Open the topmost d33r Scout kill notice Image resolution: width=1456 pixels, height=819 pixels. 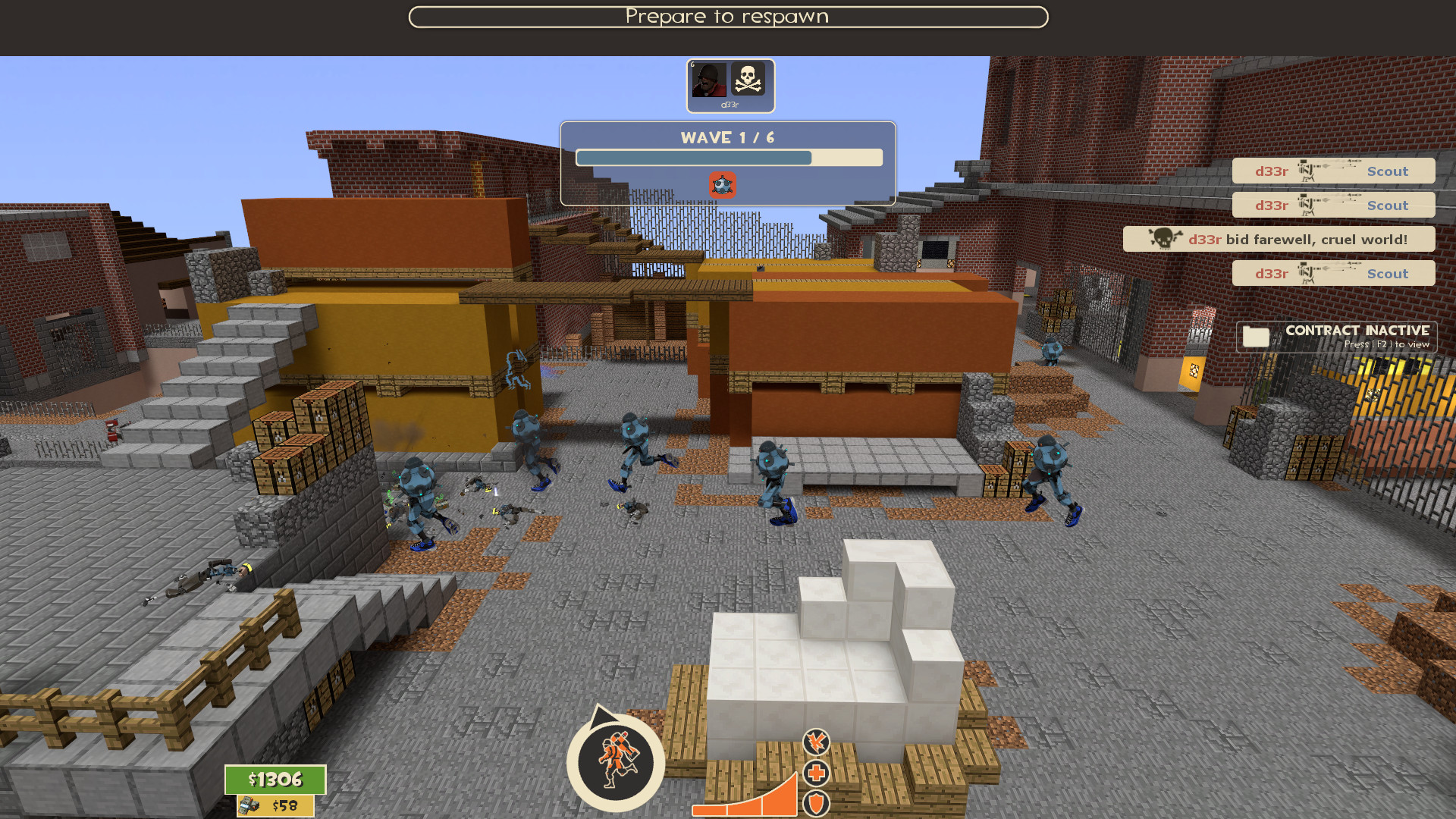click(1333, 171)
